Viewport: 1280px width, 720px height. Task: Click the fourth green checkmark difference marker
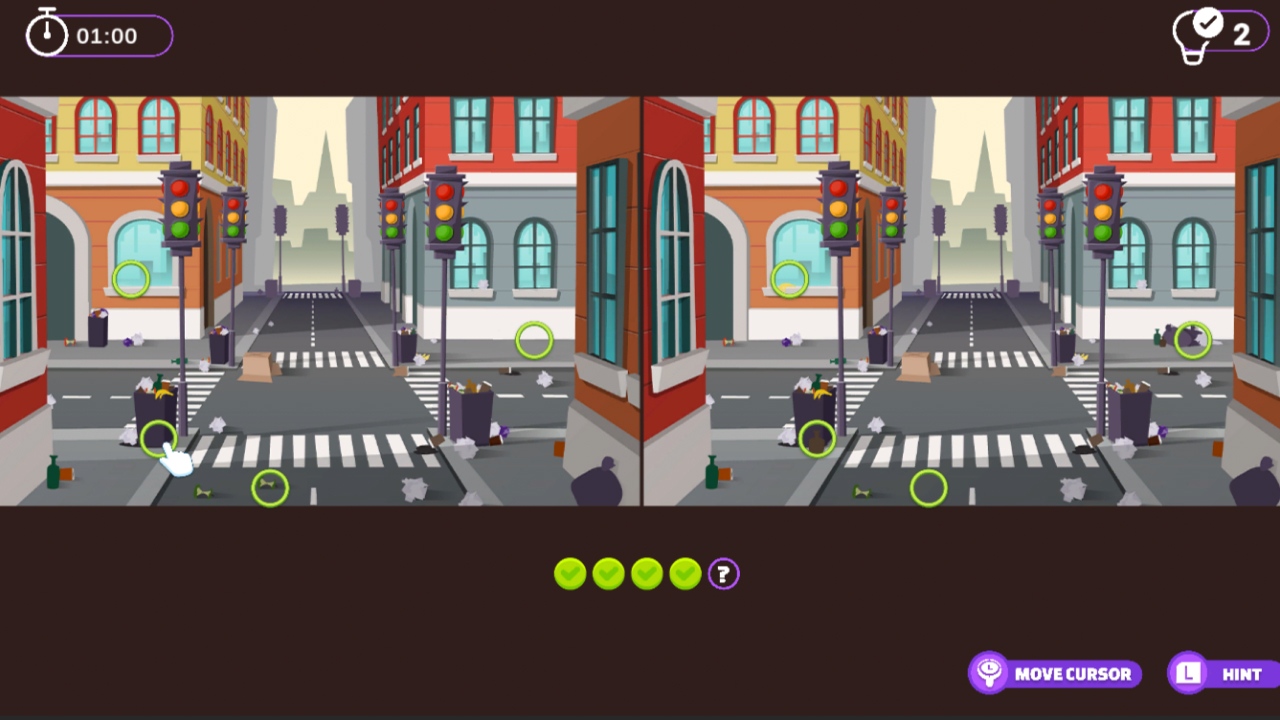[x=684, y=573]
